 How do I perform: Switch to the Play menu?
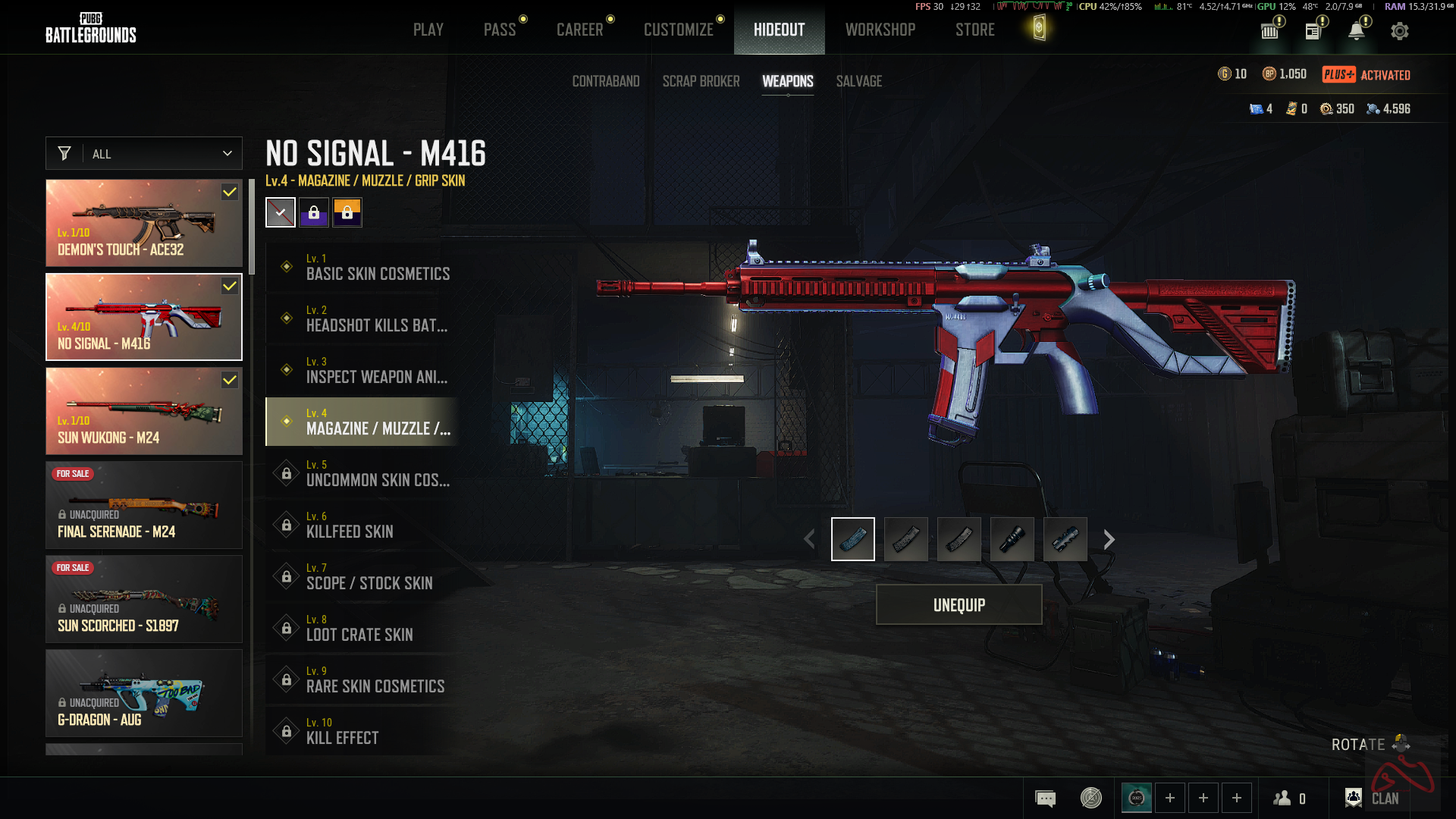[428, 30]
